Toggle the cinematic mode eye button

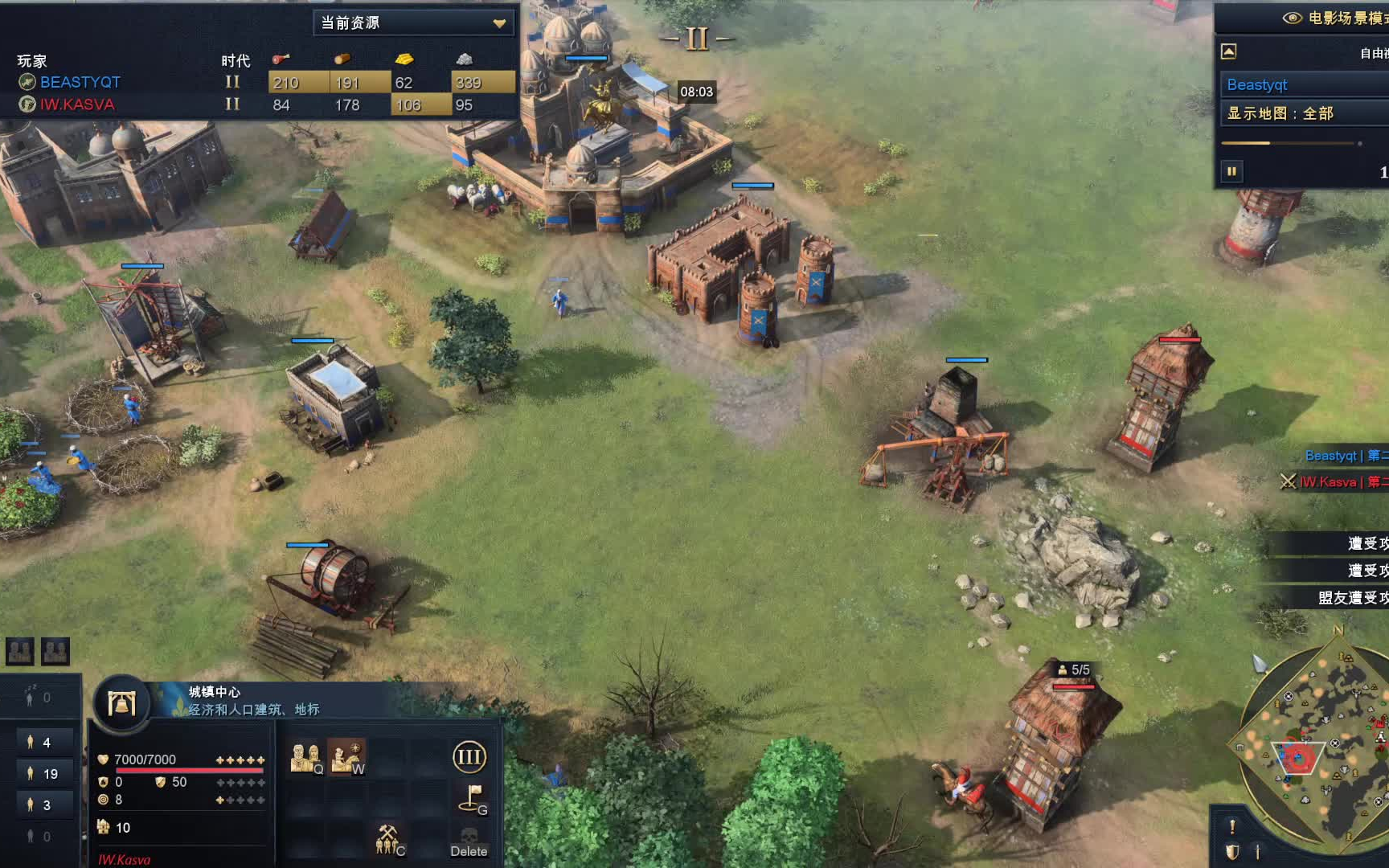click(x=1292, y=18)
